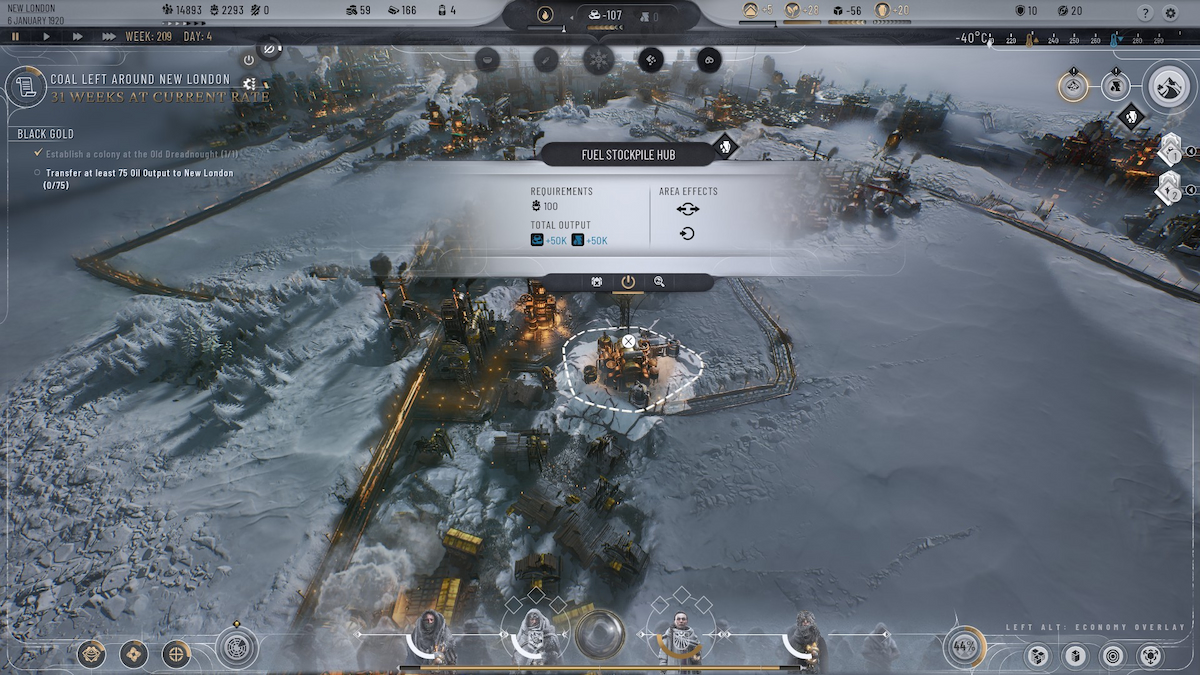The height and width of the screenshot is (675, 1200).
Task: Click the concentric rings icon at bottom right
Action: (1112, 656)
